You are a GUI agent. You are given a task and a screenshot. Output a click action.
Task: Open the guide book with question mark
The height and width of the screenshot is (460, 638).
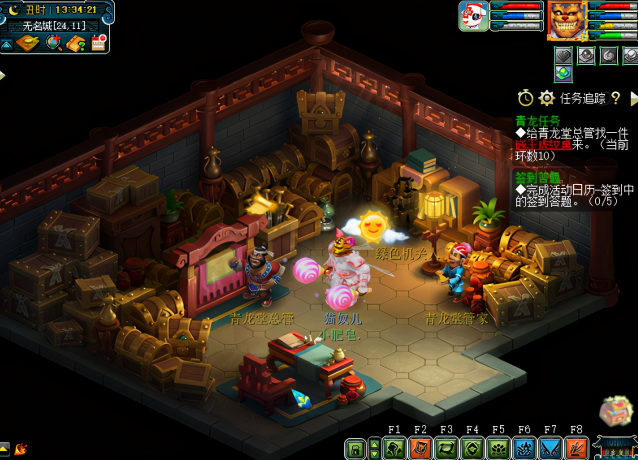pyautogui.click(x=76, y=43)
